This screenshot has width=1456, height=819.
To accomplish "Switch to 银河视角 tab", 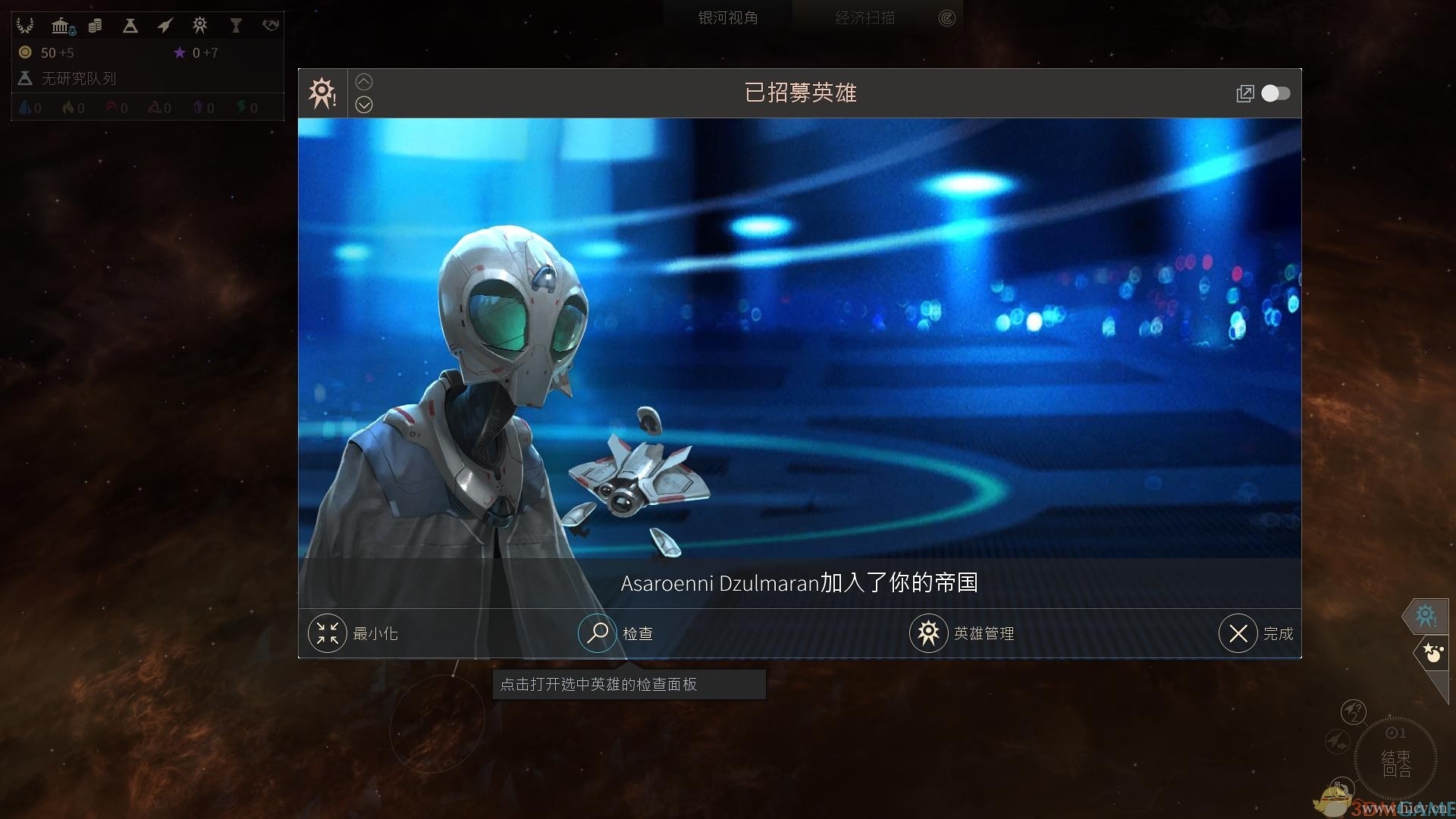I will click(x=726, y=16).
